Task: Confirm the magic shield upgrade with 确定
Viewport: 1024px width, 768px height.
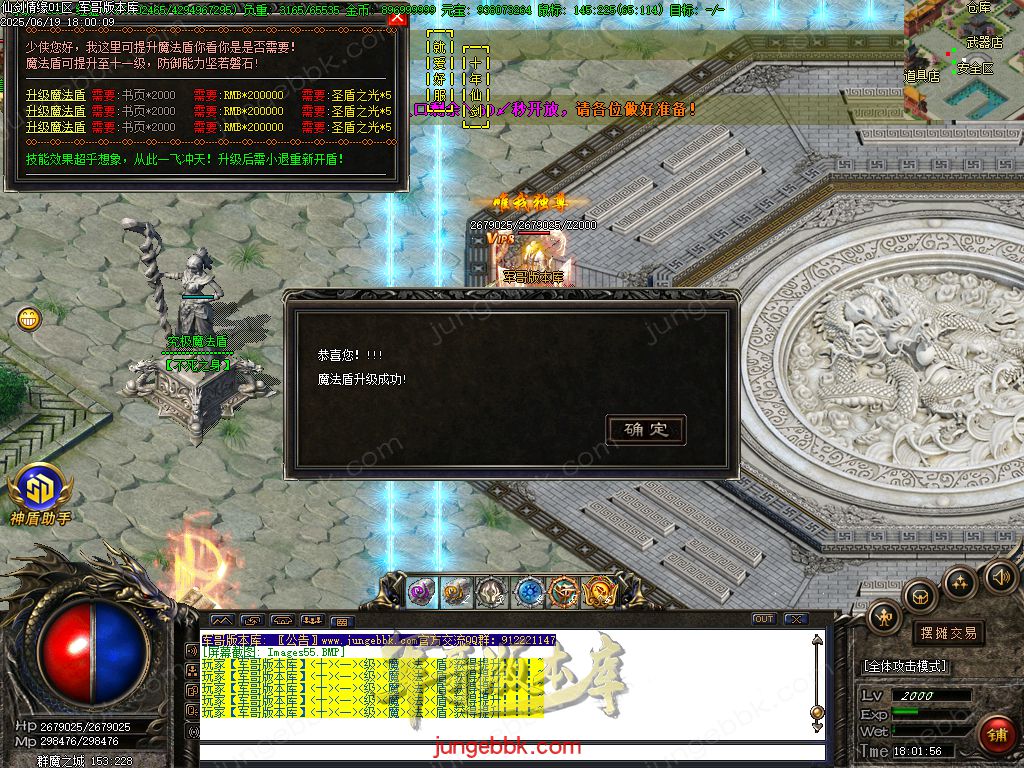Action: click(x=646, y=430)
